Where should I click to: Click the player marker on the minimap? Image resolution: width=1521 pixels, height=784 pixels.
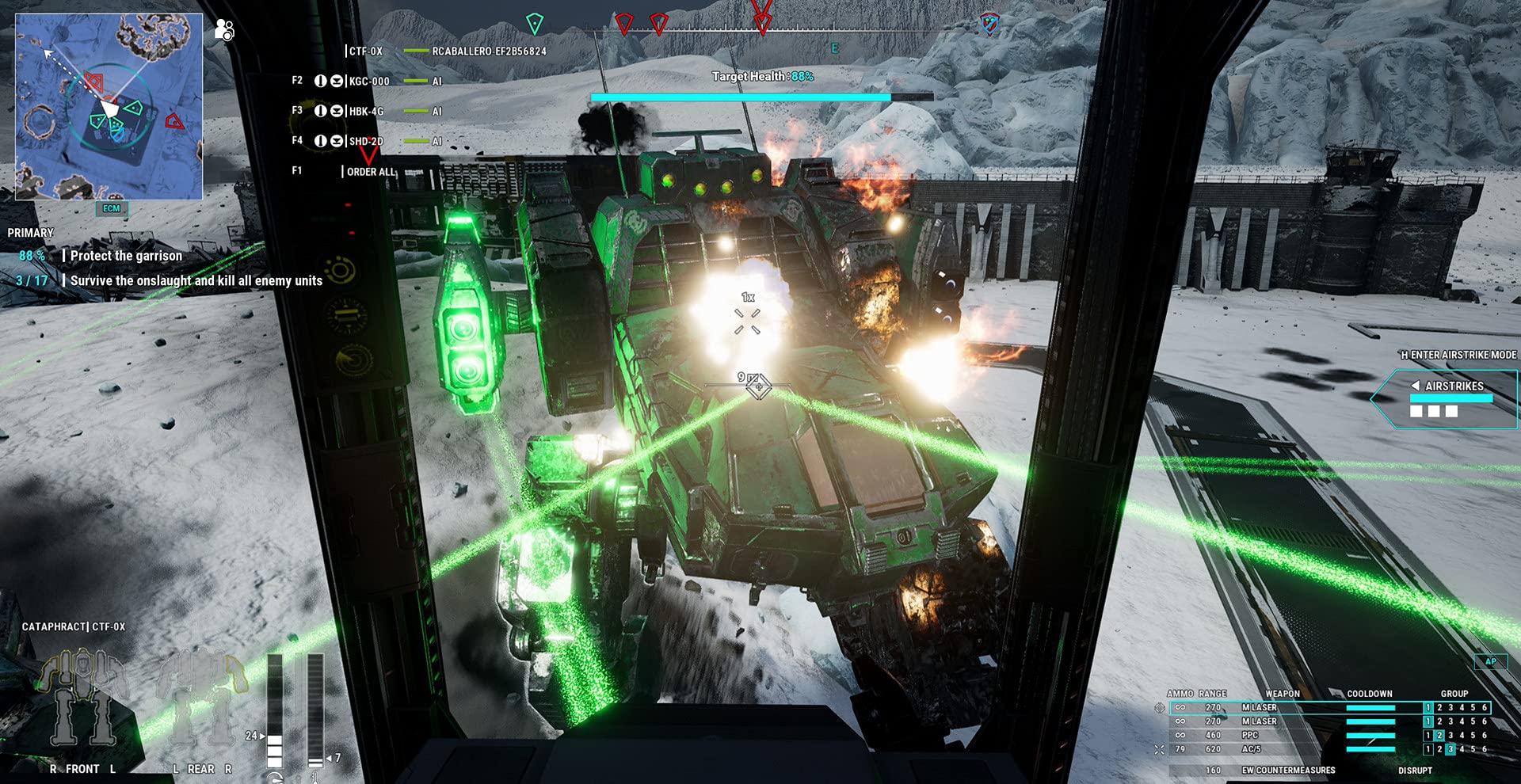pyautogui.click(x=109, y=107)
